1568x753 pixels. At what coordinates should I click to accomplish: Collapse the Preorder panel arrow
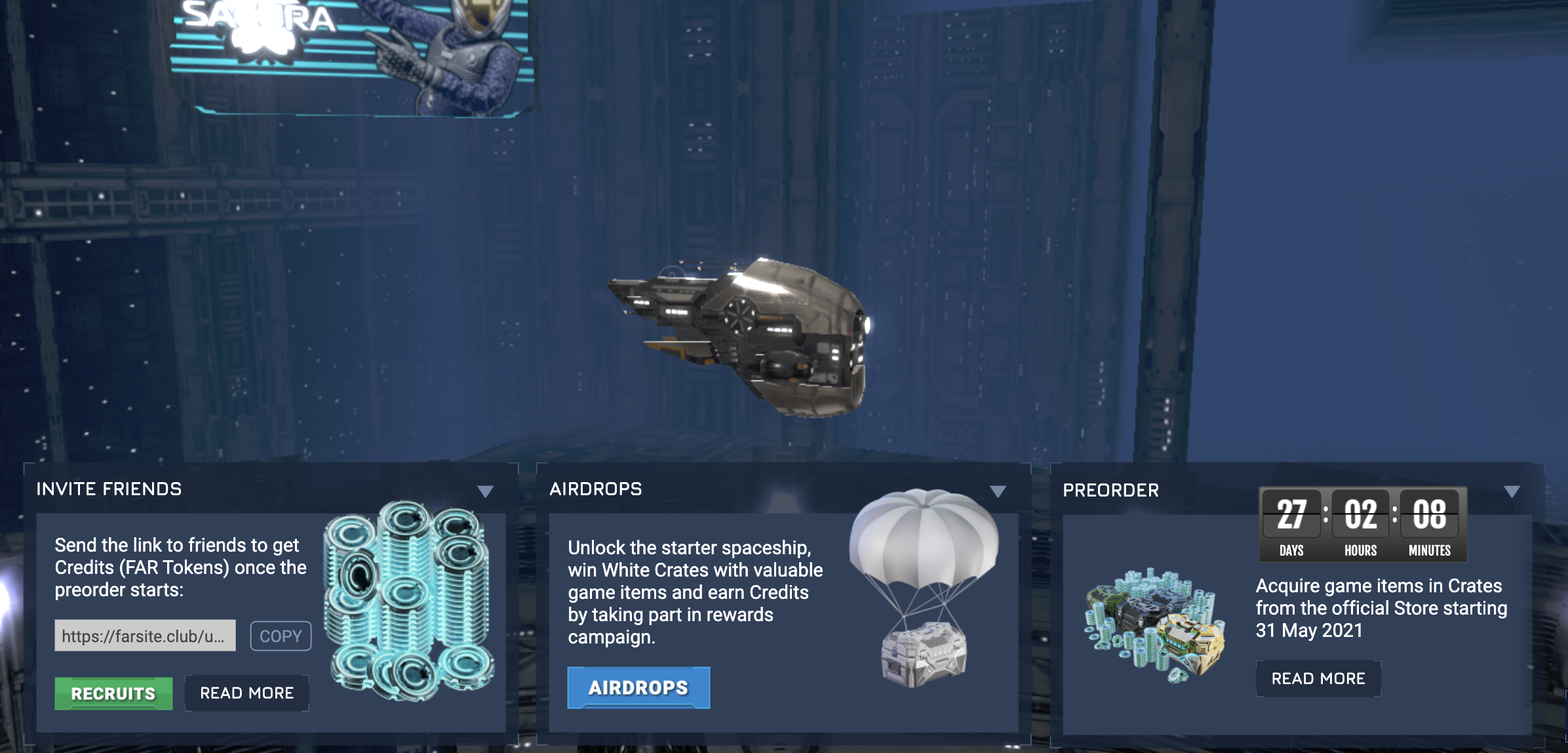pos(1512,491)
